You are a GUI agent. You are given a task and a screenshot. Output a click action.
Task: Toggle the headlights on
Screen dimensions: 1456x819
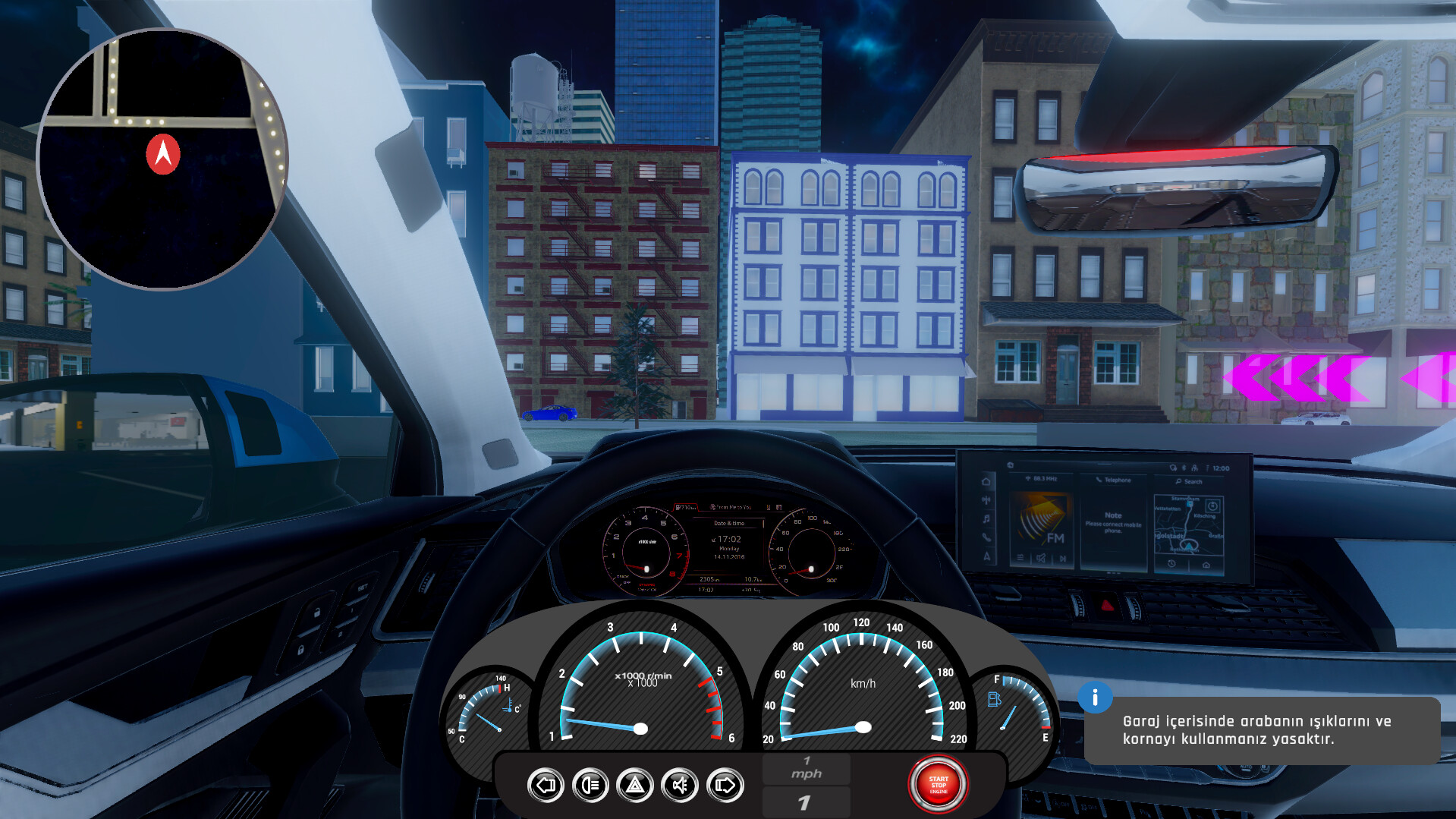coord(591,785)
